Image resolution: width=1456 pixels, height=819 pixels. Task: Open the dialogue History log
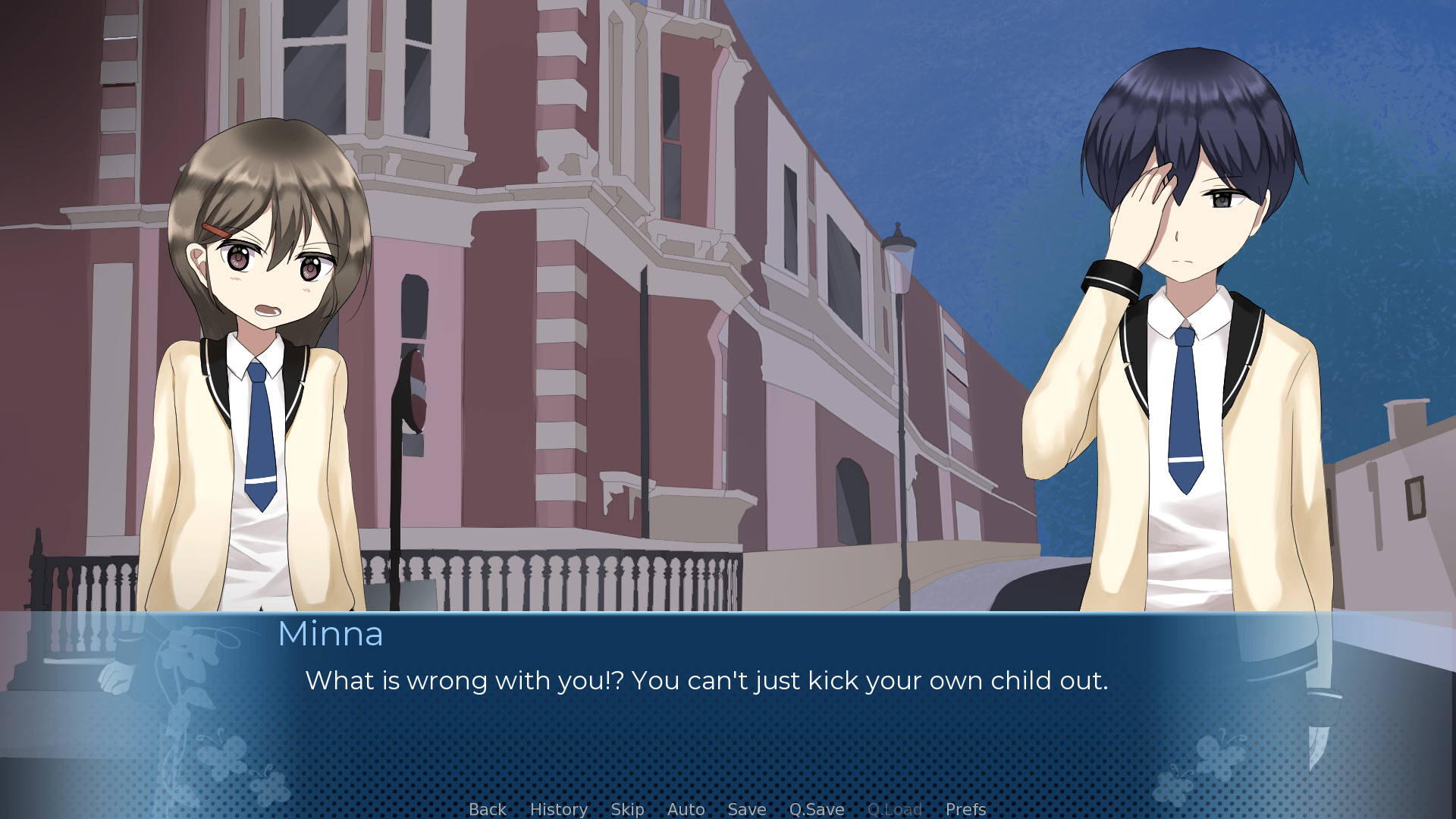pos(558,809)
